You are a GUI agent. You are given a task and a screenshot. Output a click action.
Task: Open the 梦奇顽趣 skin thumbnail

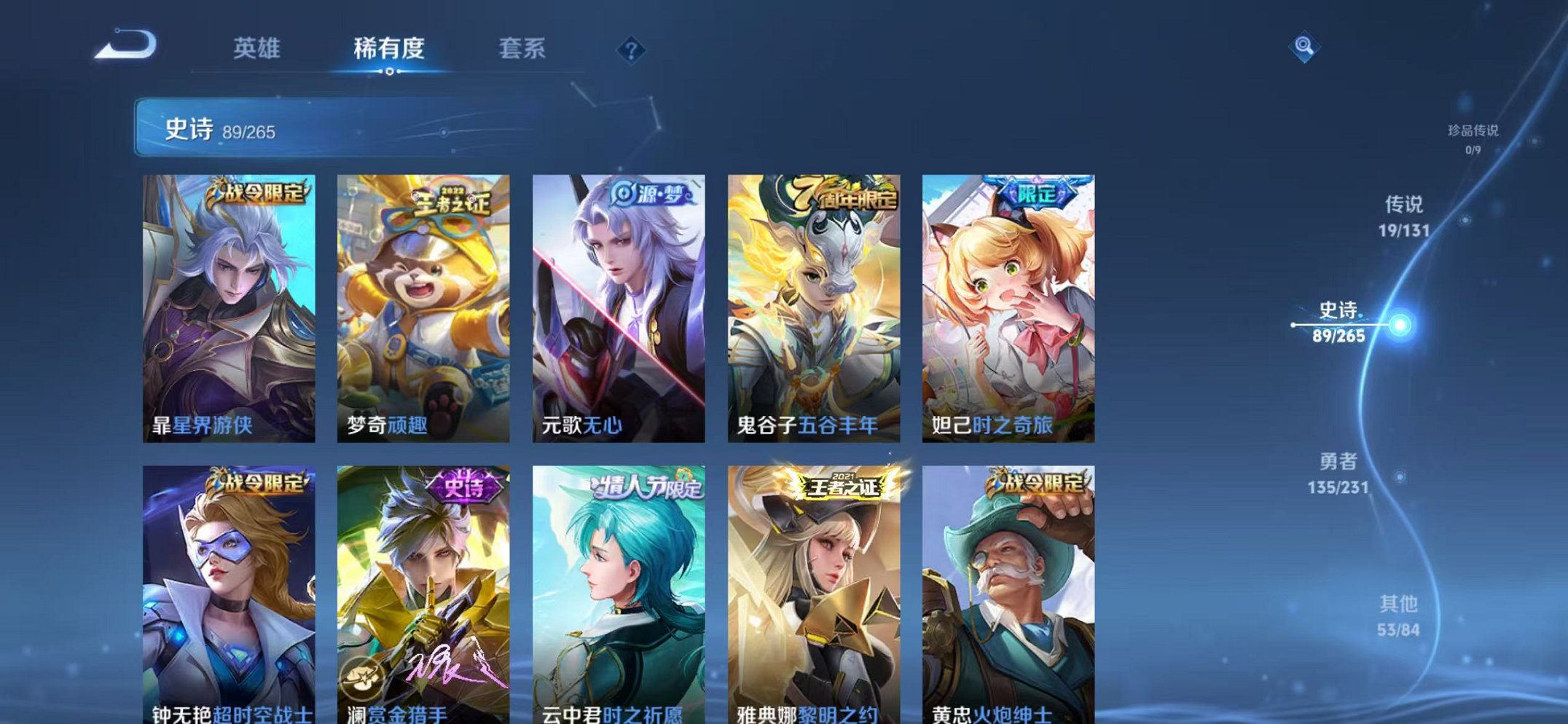click(424, 306)
